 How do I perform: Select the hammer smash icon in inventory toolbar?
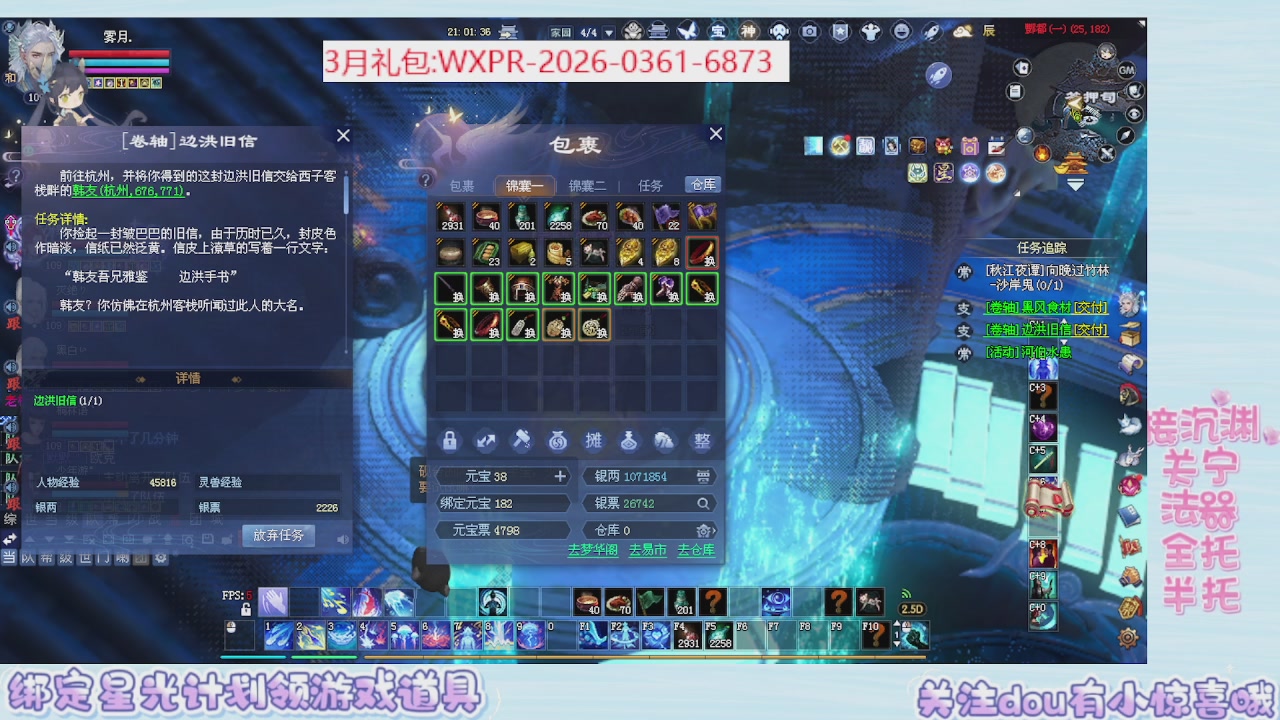pyautogui.click(x=522, y=441)
